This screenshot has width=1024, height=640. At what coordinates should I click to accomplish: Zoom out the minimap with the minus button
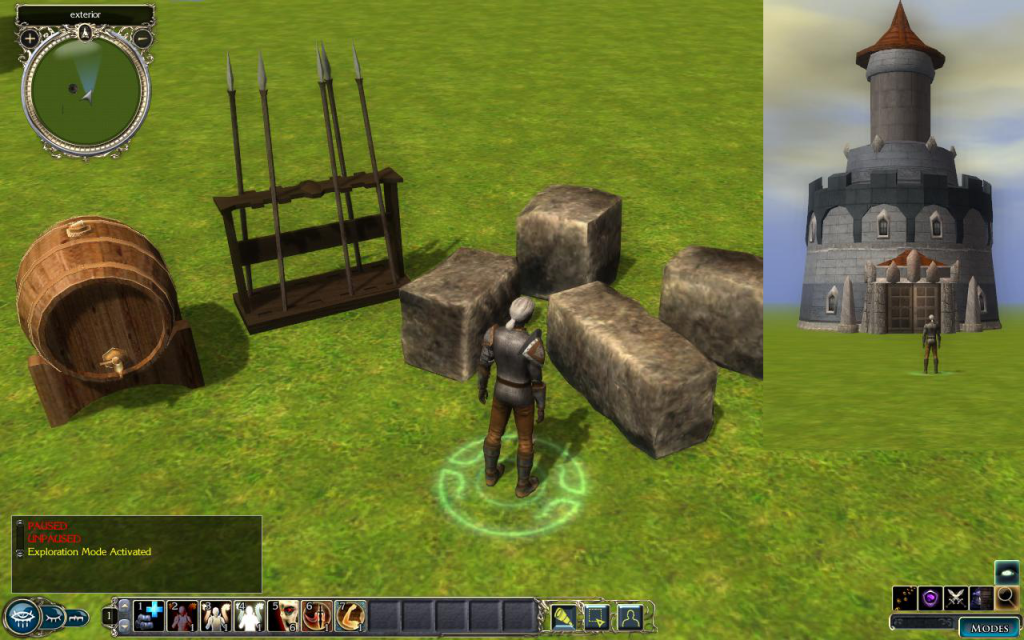pyautogui.click(x=143, y=38)
